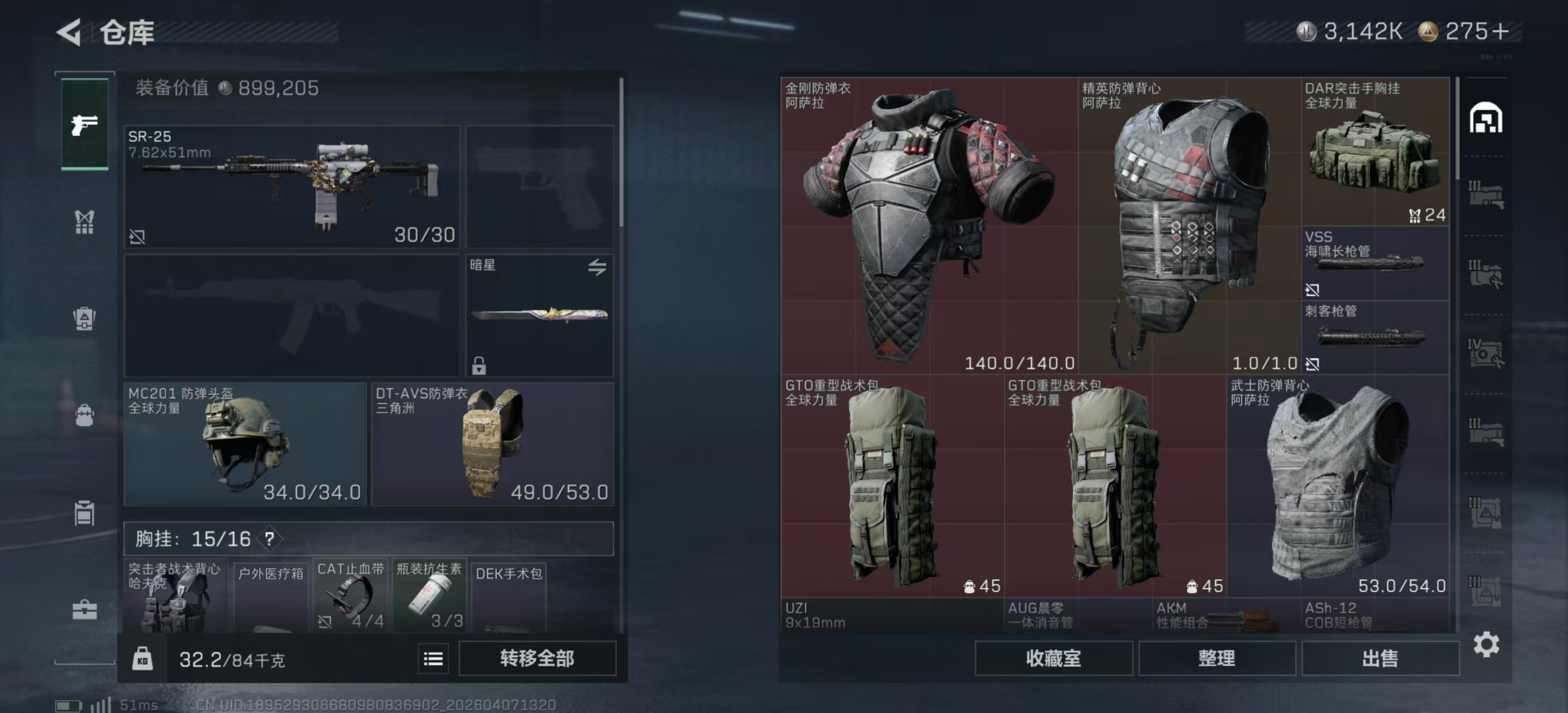Select the SR-25 rifle slot
Viewport: 1568px width, 713px height.
pyautogui.click(x=292, y=186)
